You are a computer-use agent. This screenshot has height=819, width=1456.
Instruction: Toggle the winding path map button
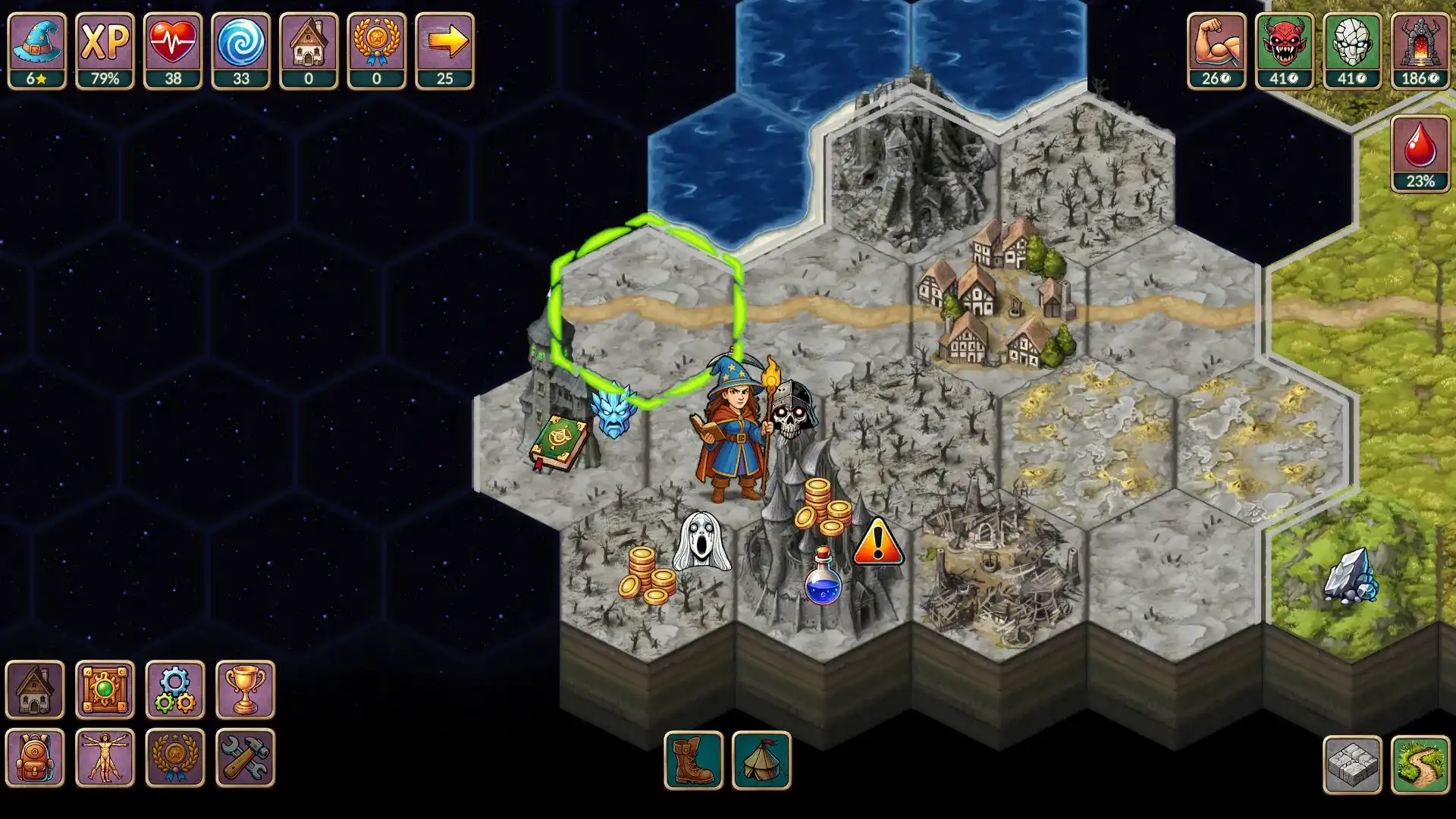coord(1420,764)
